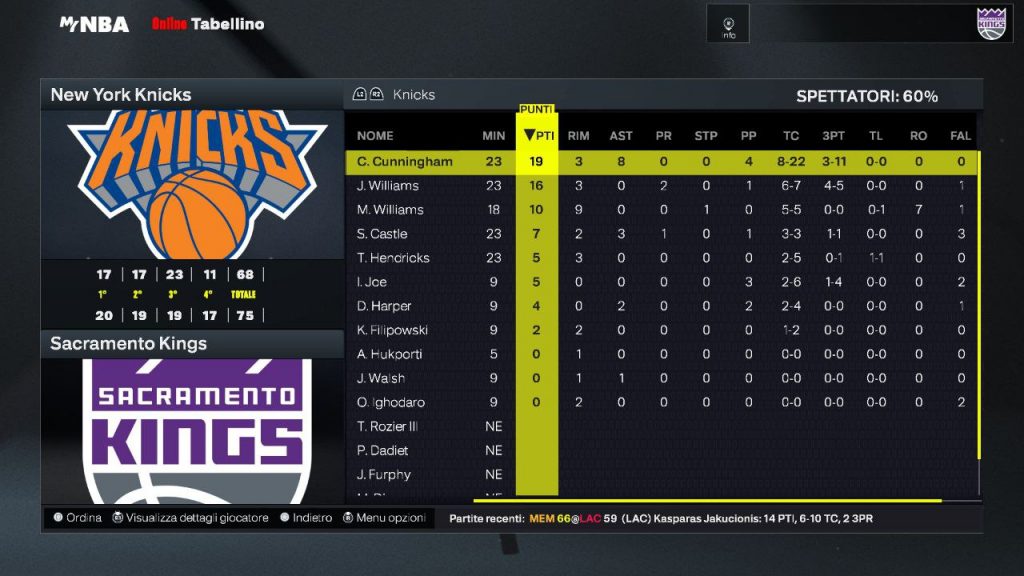This screenshot has width=1024, height=576.
Task: Select T. Hendricks' stat line
Action: [393, 258]
